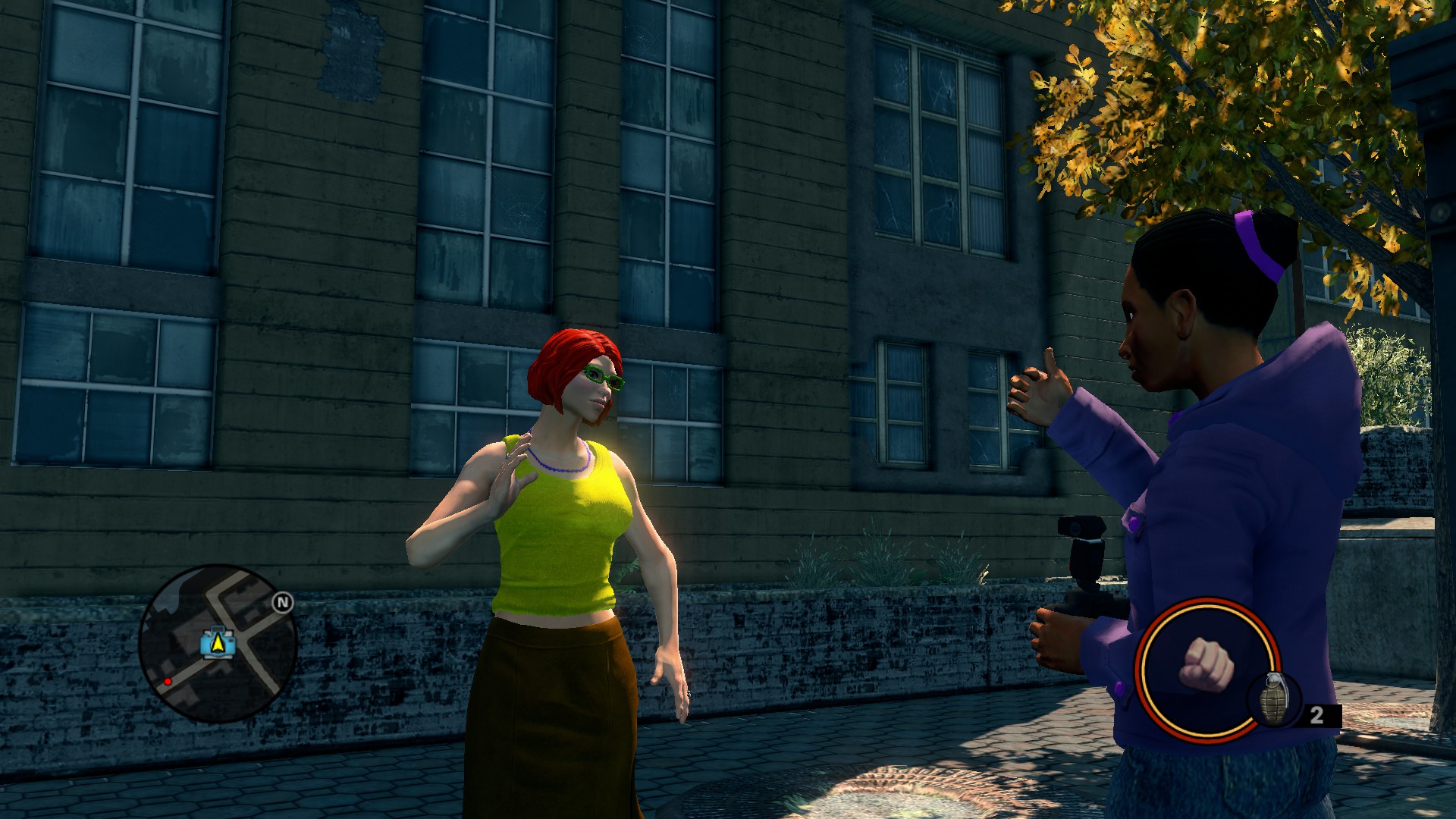
Task: Select the grenade icon
Action: (x=1272, y=698)
